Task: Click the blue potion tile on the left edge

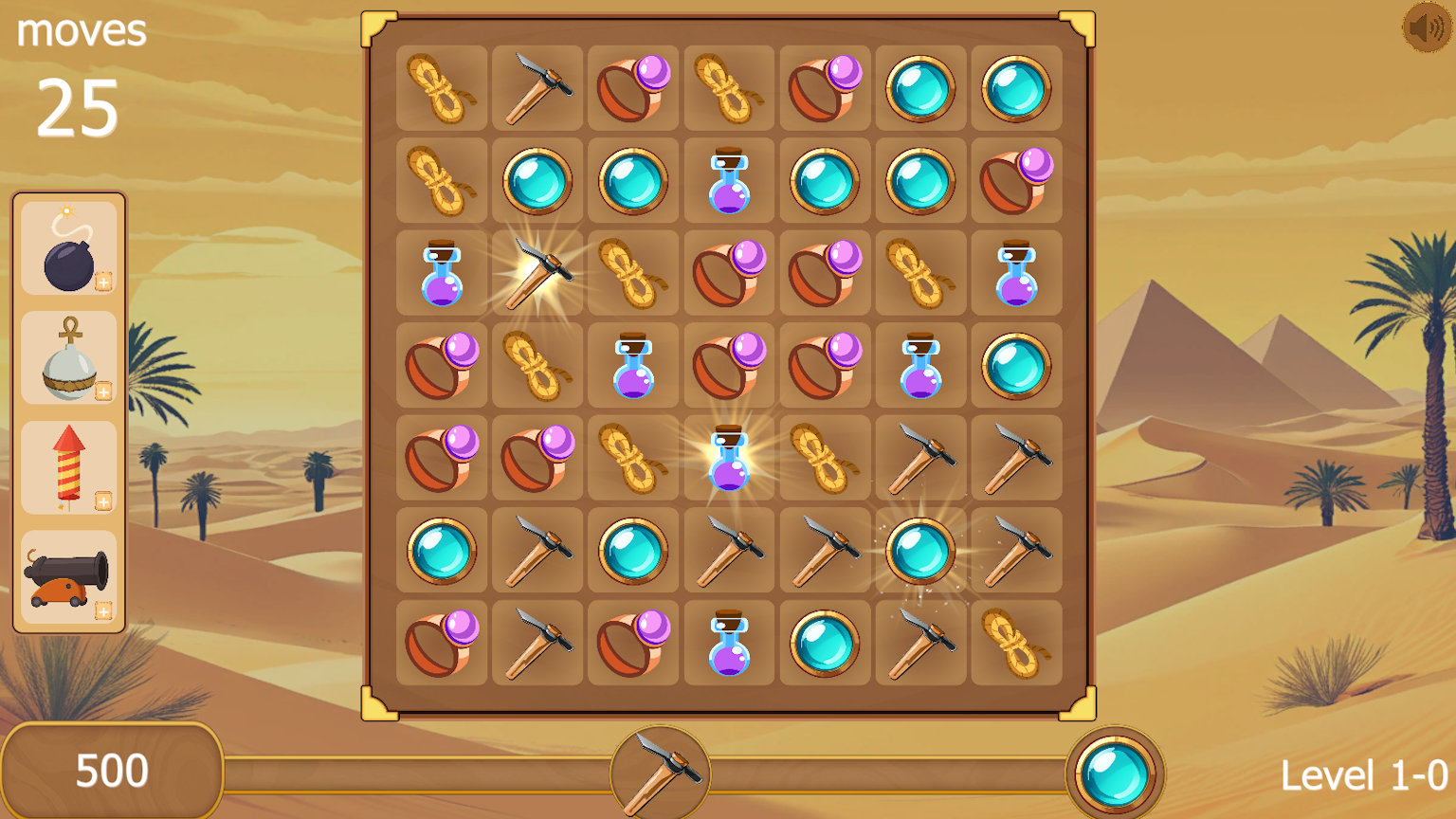Action: (x=442, y=274)
